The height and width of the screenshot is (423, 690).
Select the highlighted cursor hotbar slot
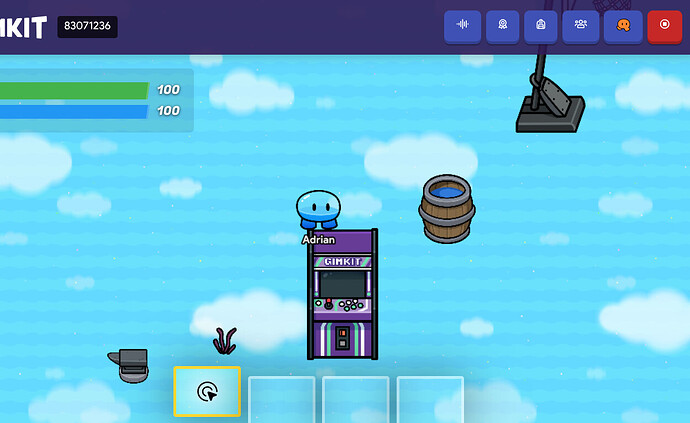(x=207, y=391)
